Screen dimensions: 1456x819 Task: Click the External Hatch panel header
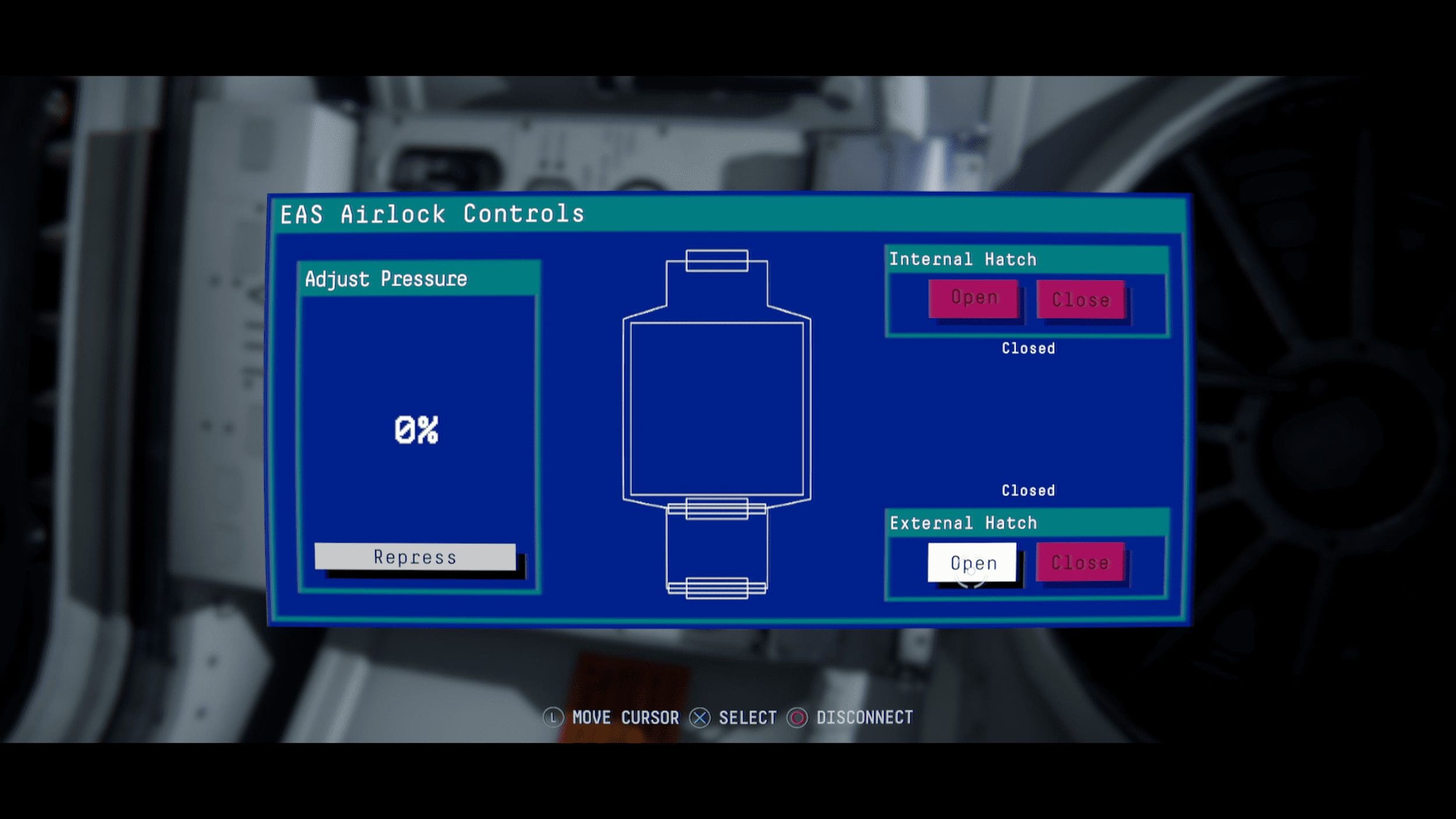pyautogui.click(x=964, y=523)
